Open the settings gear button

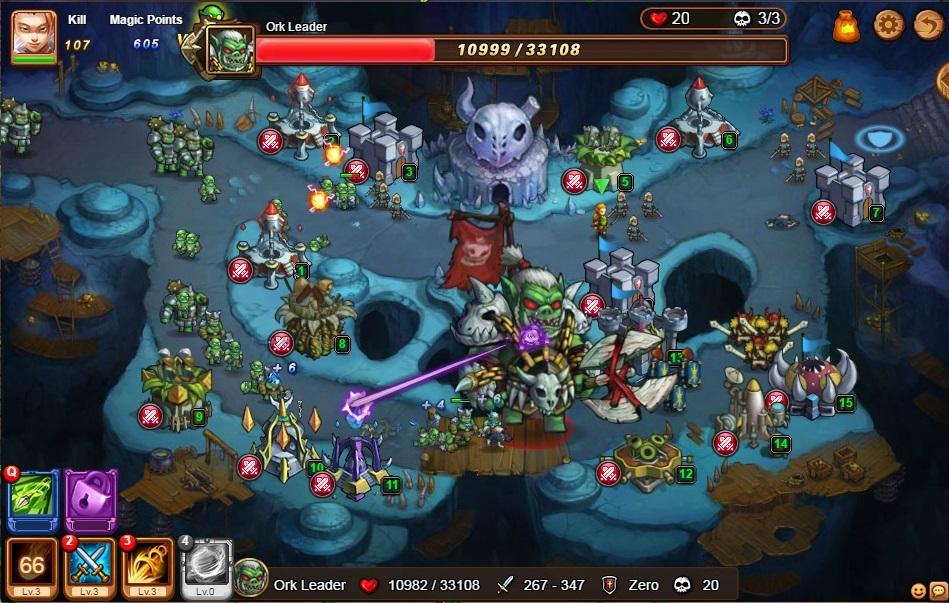pos(888,24)
